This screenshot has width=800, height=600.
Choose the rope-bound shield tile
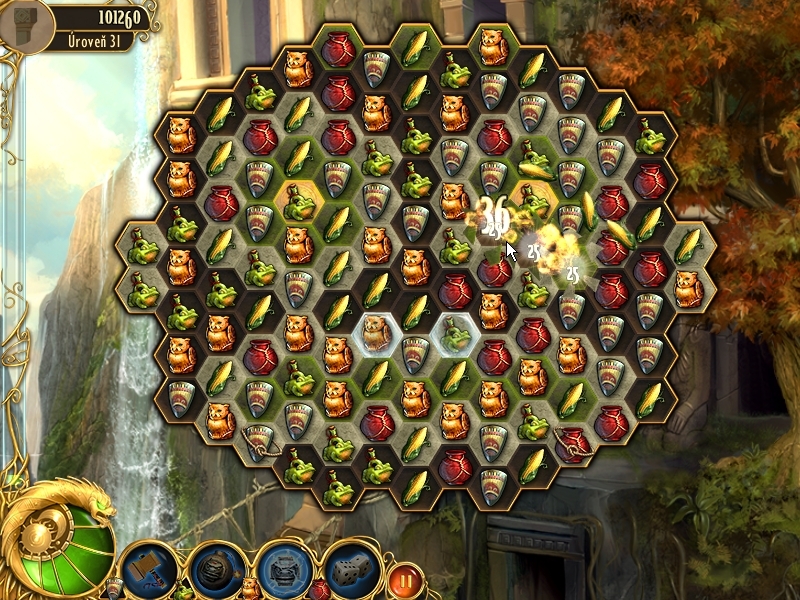point(260,438)
